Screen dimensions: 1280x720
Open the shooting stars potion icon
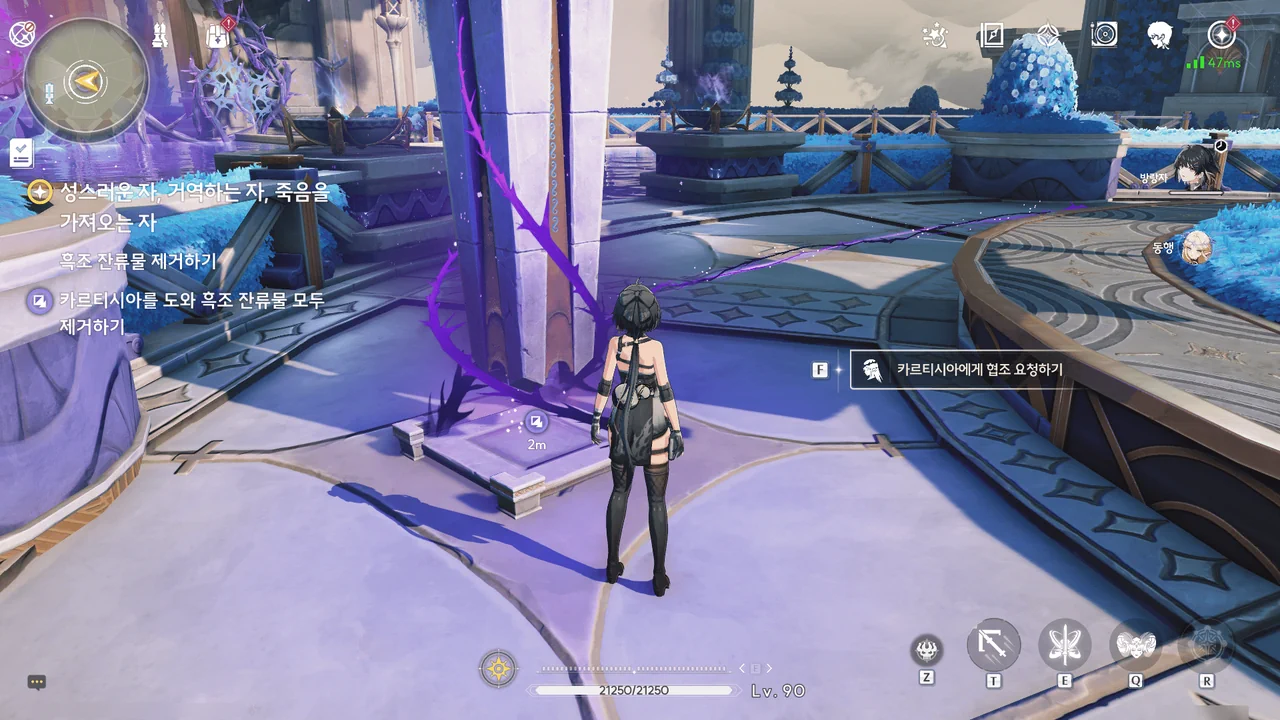coord(934,36)
